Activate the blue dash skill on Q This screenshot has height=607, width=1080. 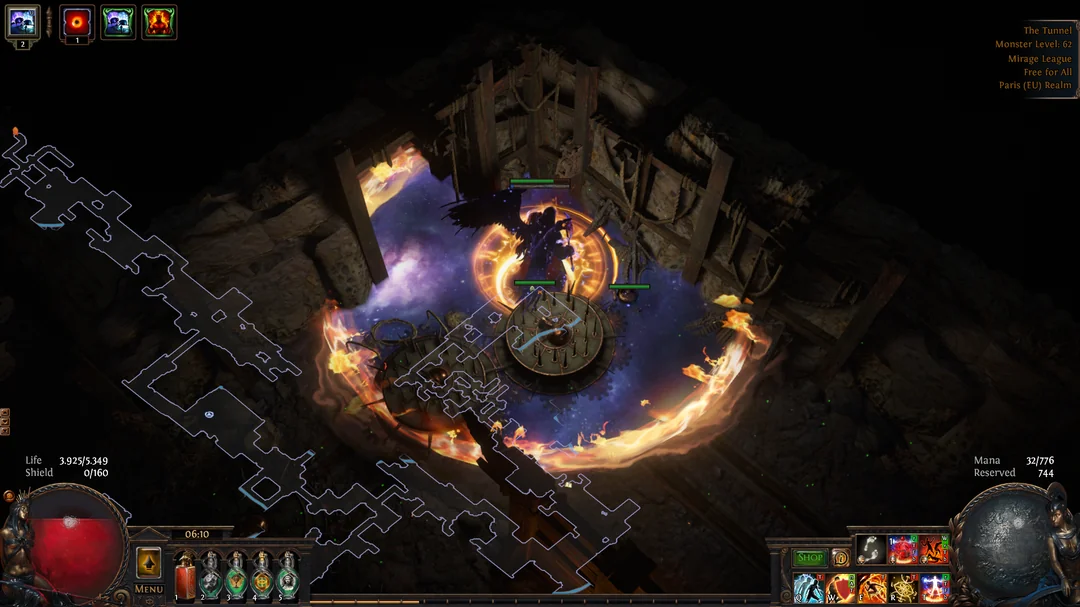tap(809, 587)
